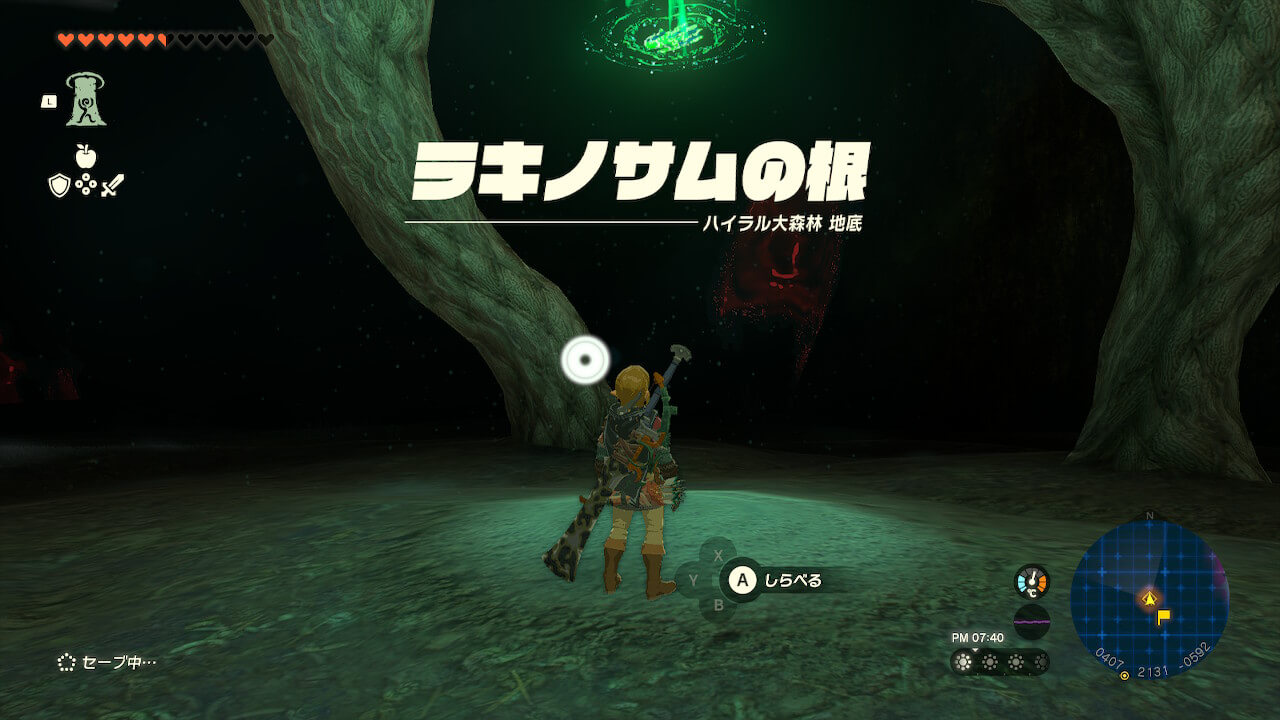Click the noise level meter with purple line
This screenshot has width=1280, height=720.
point(1032,621)
